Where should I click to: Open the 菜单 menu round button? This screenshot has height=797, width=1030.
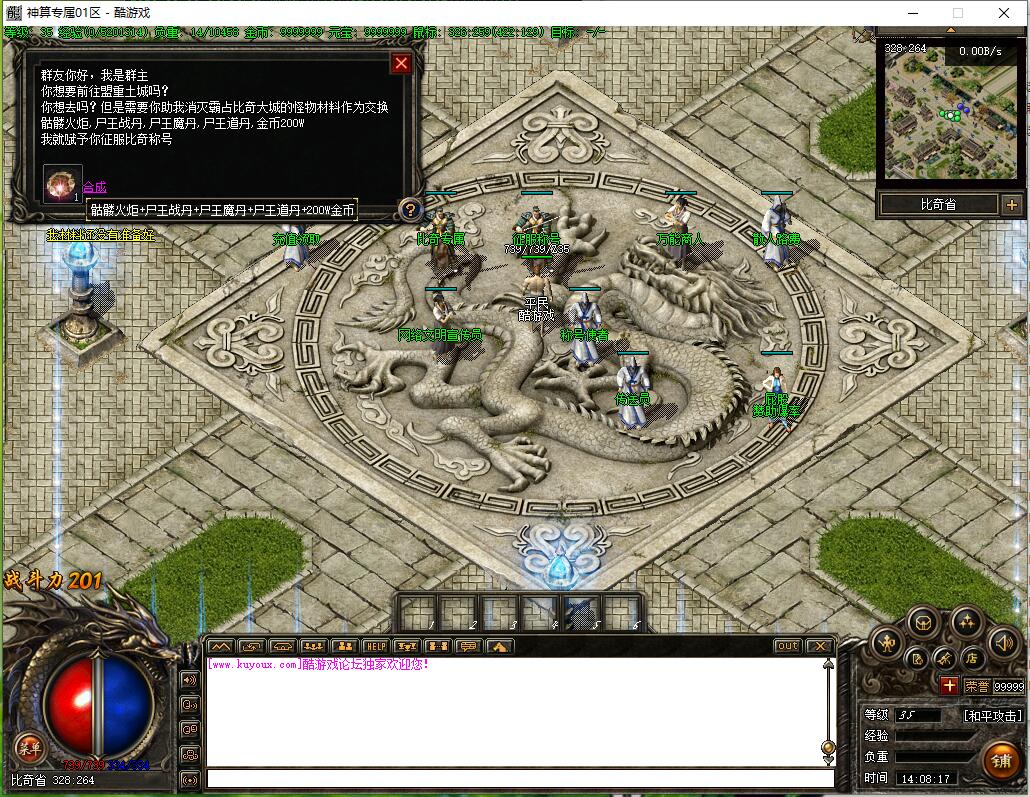click(28, 747)
